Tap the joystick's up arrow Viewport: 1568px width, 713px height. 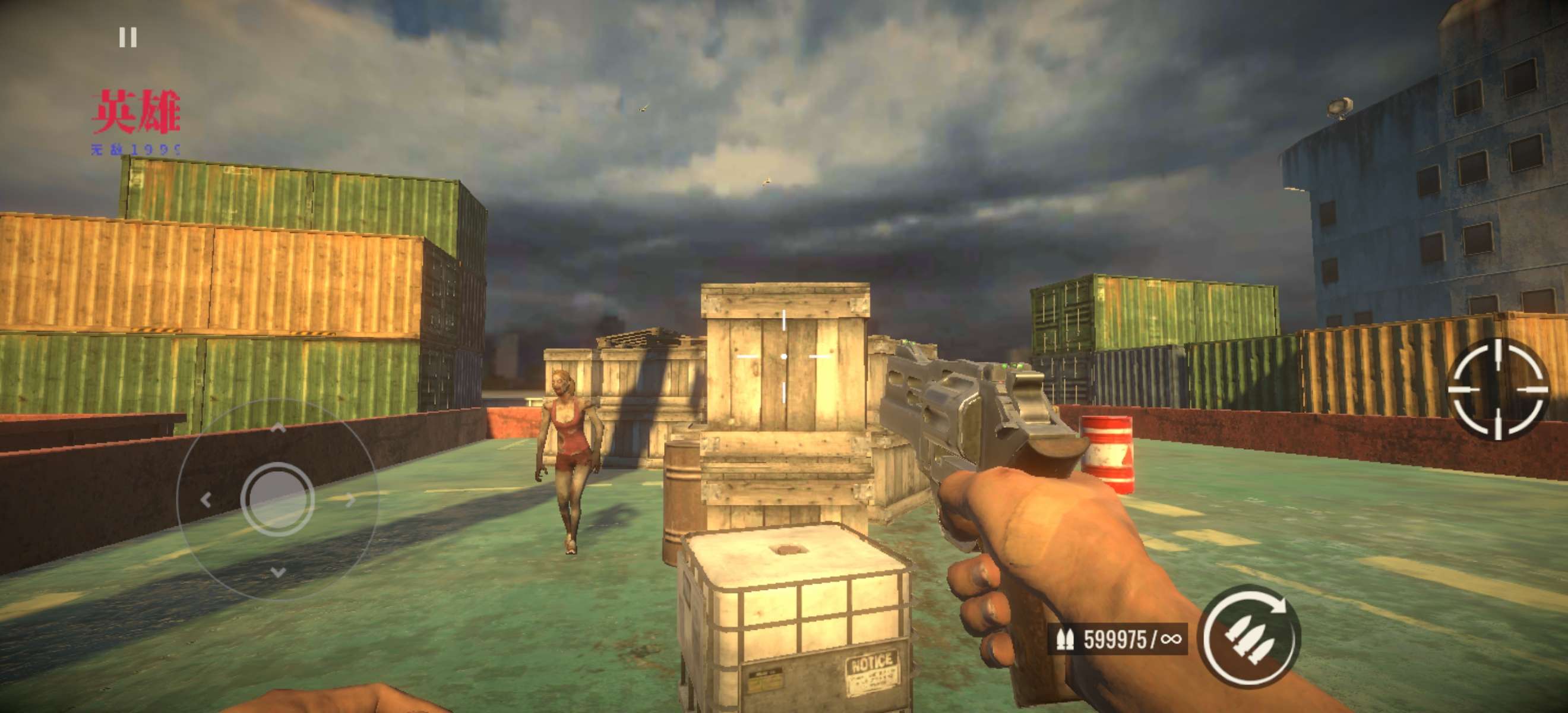pyautogui.click(x=277, y=428)
